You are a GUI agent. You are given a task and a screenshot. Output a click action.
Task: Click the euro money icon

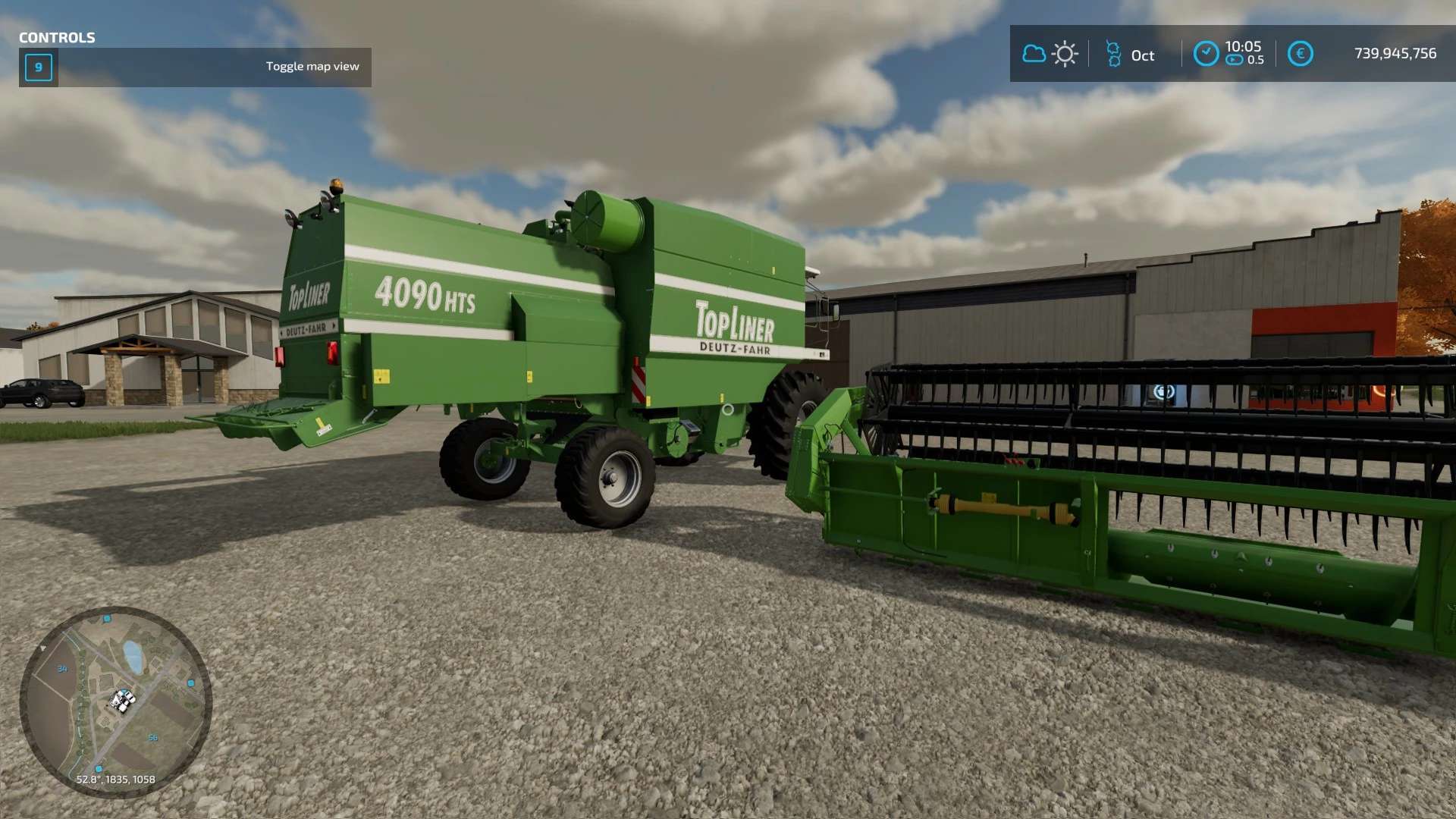point(1300,54)
